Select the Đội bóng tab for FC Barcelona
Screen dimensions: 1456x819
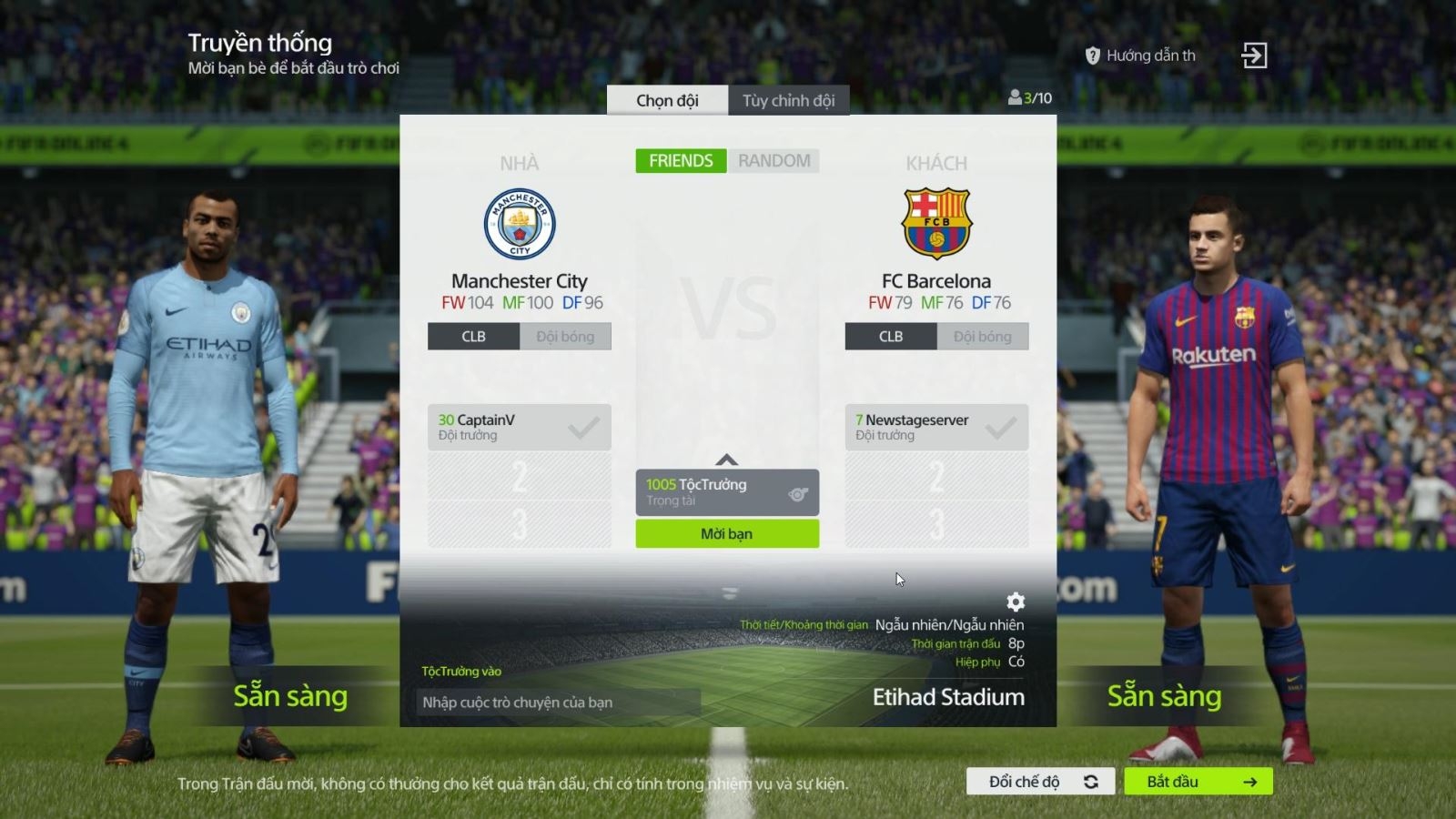(x=982, y=336)
